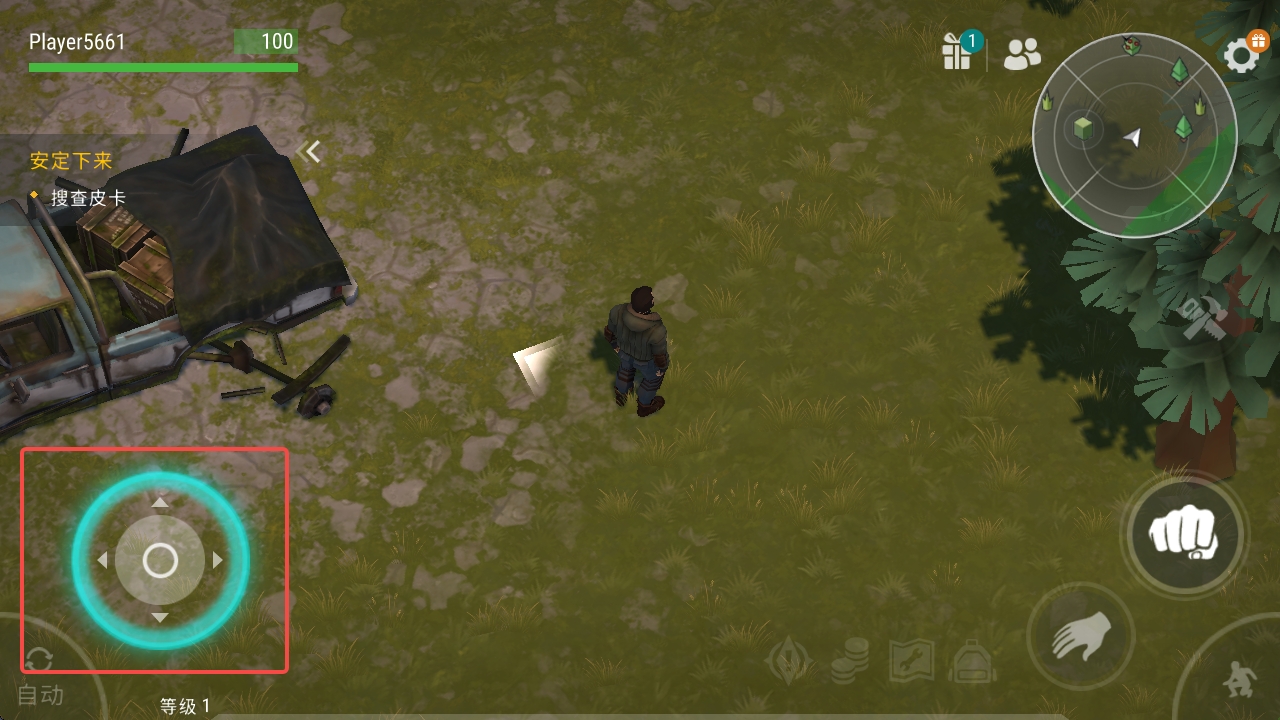This screenshot has width=1280, height=720.
Task: Tap the joystick's right arrow
Action: click(x=218, y=561)
